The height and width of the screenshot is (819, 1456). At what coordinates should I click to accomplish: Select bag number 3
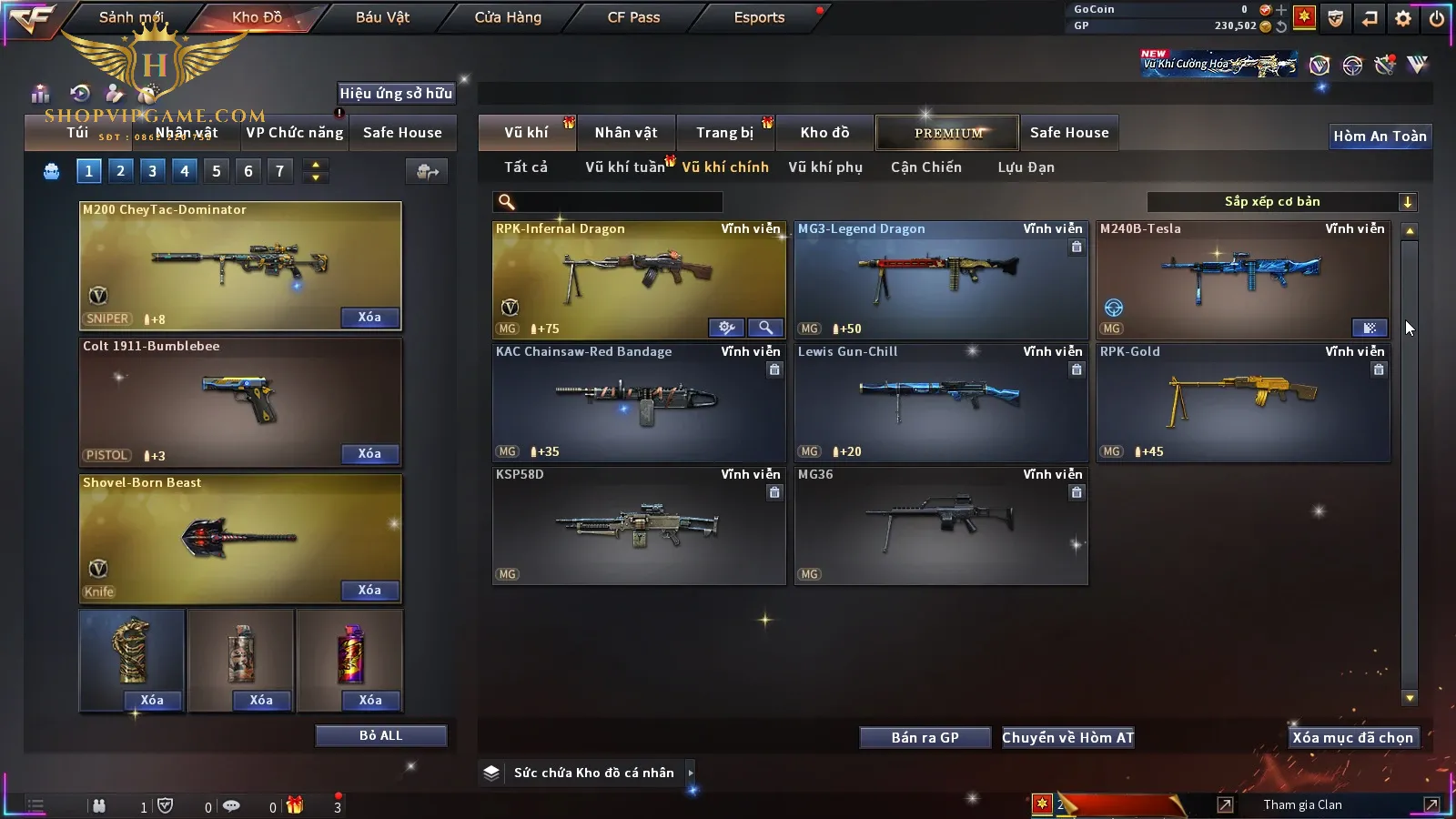tap(152, 170)
